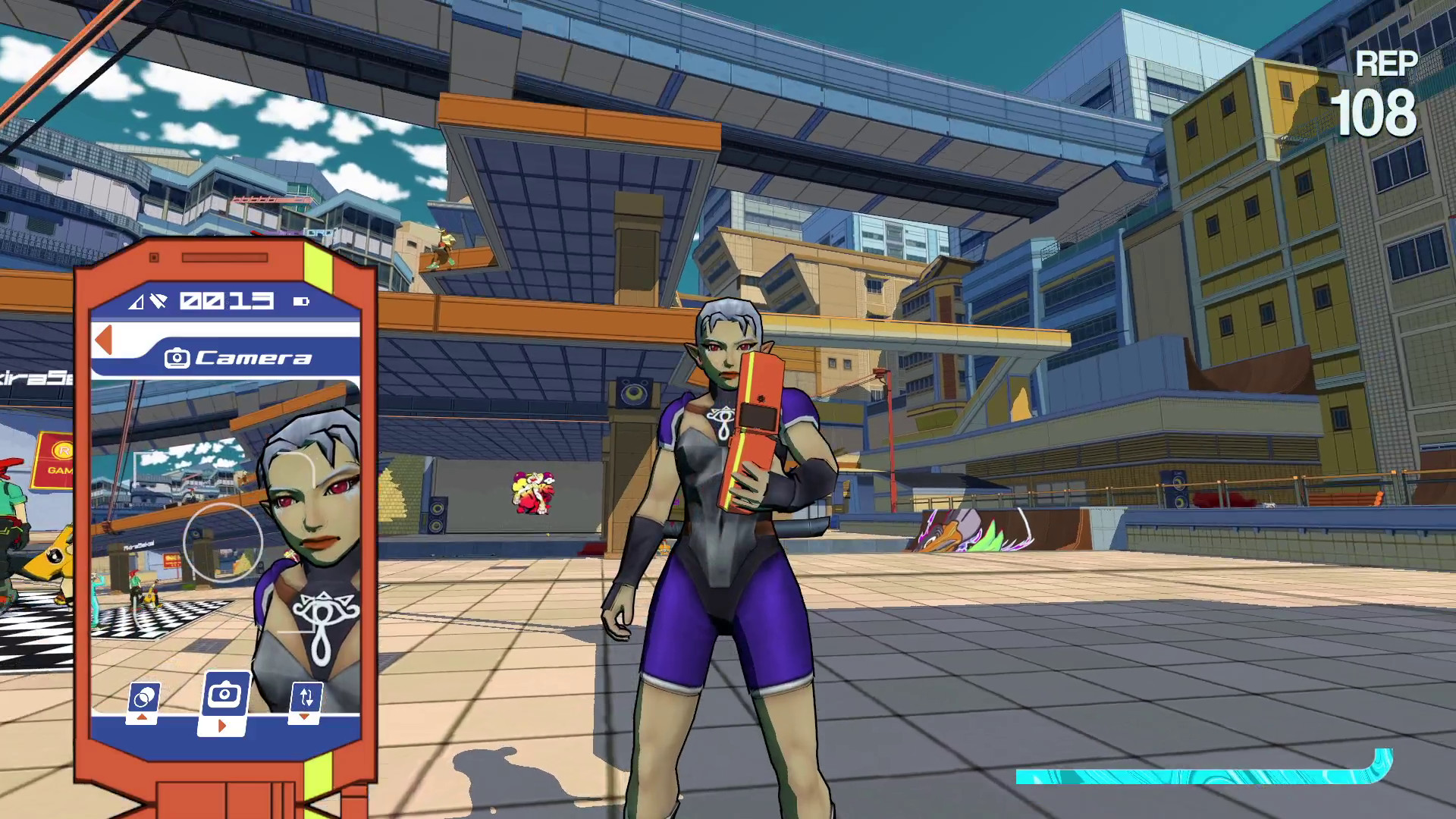Screen dimensions: 1456x819
Task: Select the Camera app title tab
Action: pyautogui.click(x=250, y=356)
